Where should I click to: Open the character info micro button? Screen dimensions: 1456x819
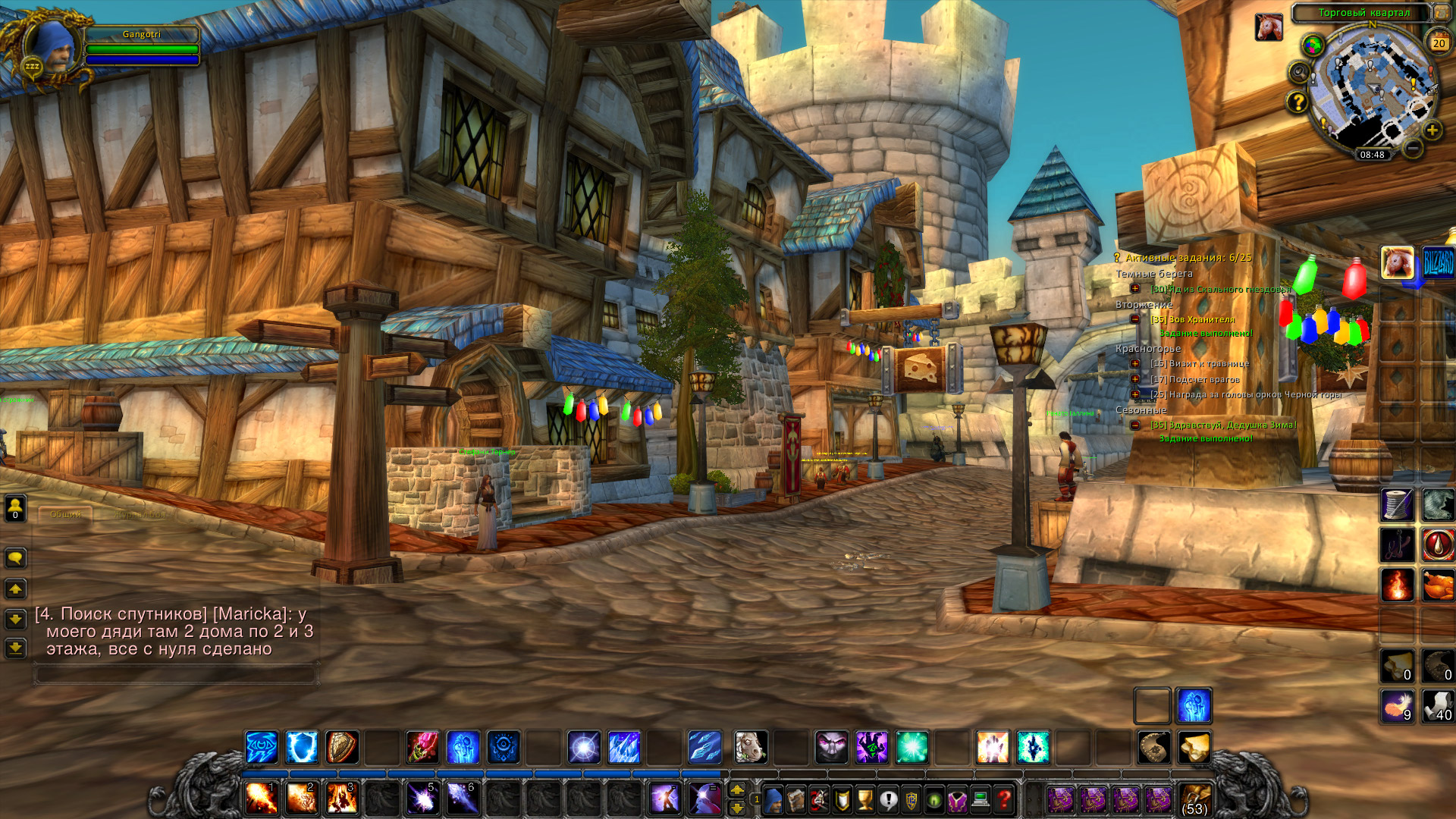click(x=773, y=799)
